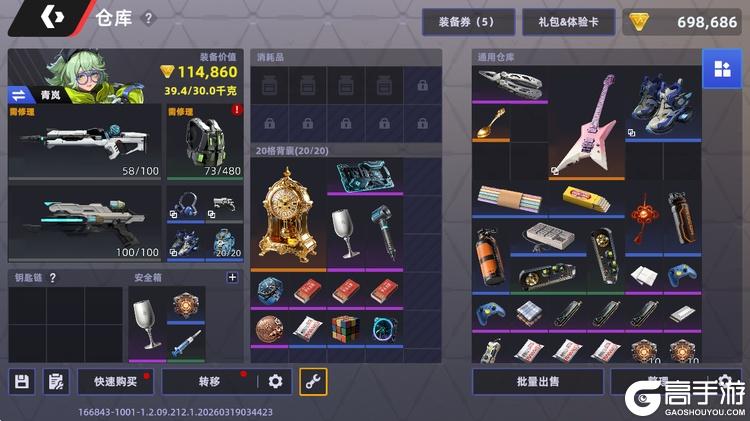The height and width of the screenshot is (421, 750).
Task: Open the 装备券 (5) equipment voucher button
Action: point(469,22)
